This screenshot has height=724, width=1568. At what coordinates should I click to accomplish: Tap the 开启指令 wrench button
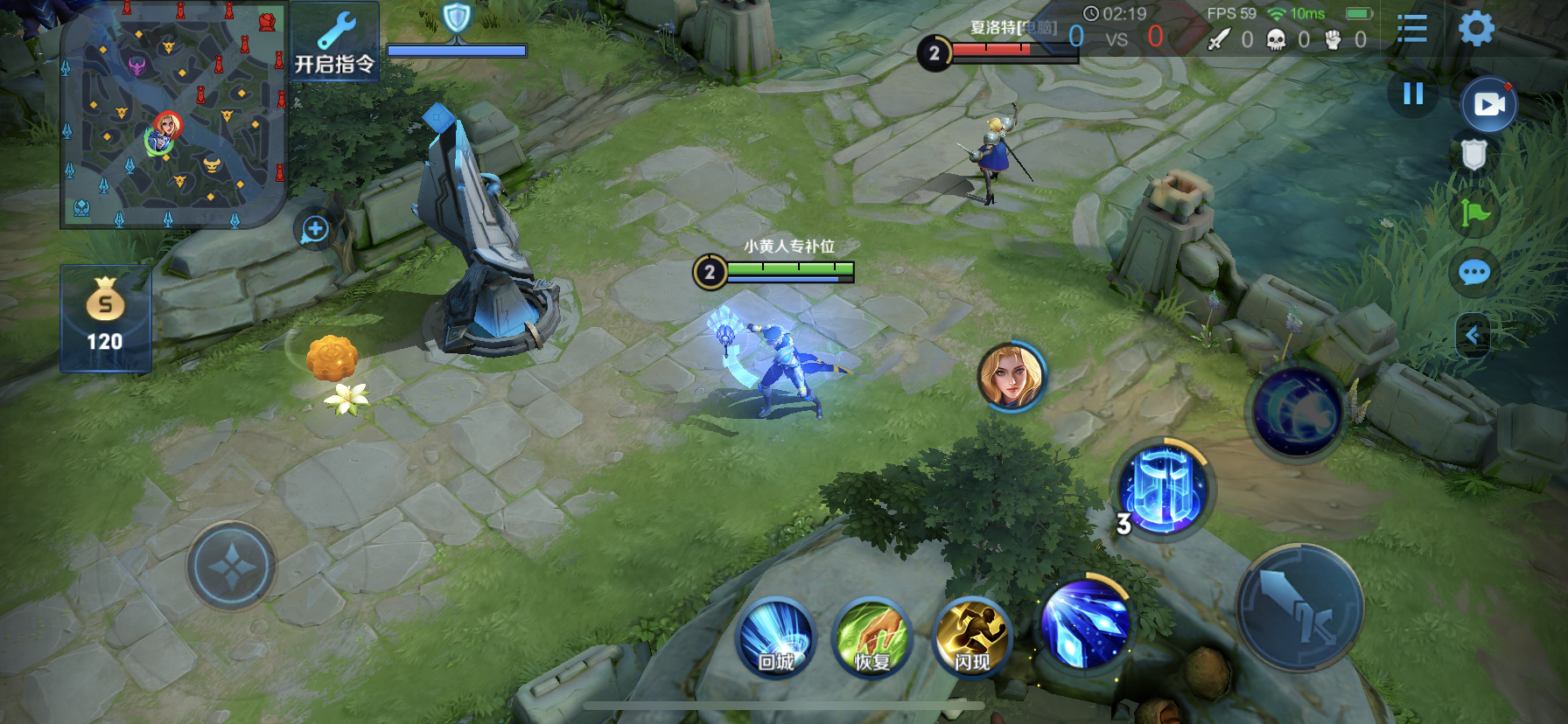[x=334, y=42]
